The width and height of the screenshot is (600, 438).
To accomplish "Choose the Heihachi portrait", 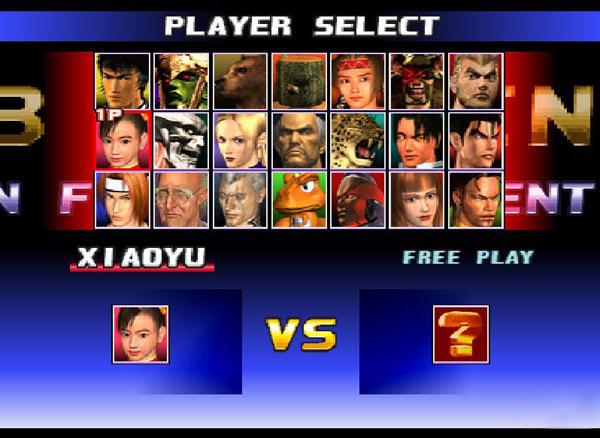I will pyautogui.click(x=299, y=140).
